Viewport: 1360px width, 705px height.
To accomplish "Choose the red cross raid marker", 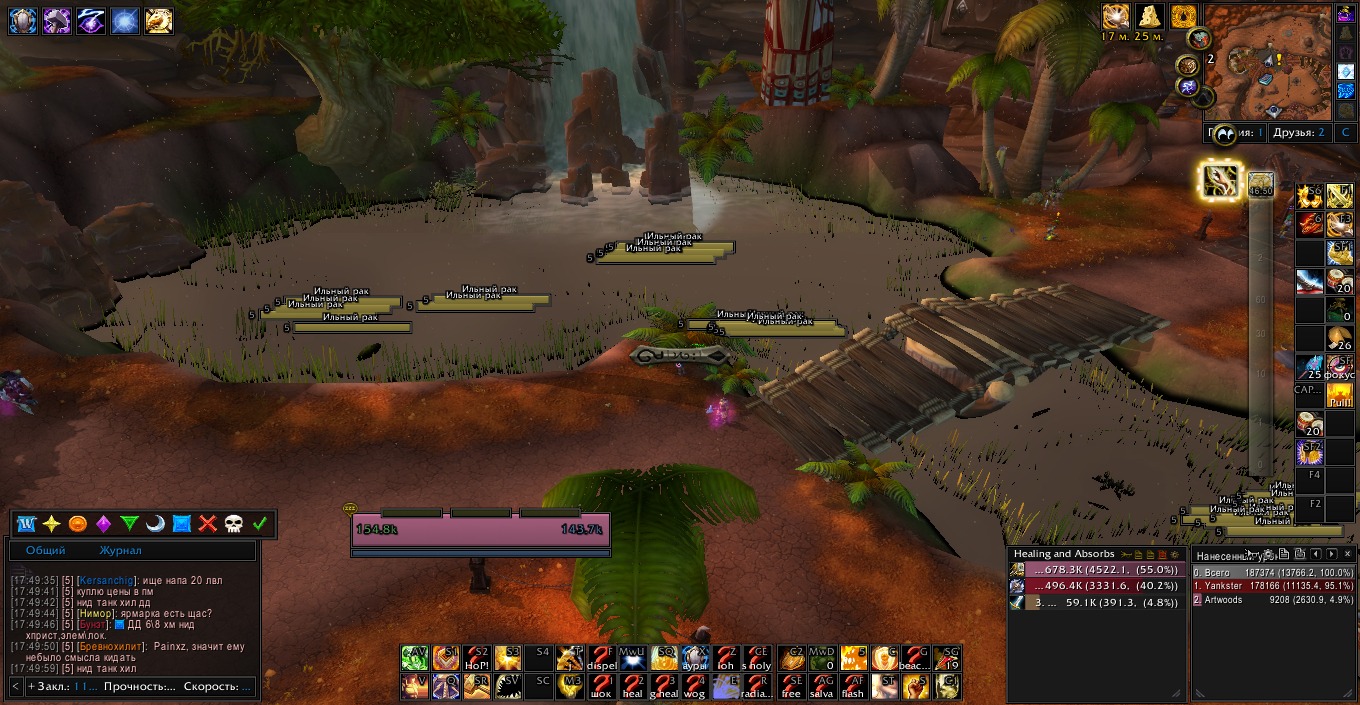I will [x=208, y=524].
